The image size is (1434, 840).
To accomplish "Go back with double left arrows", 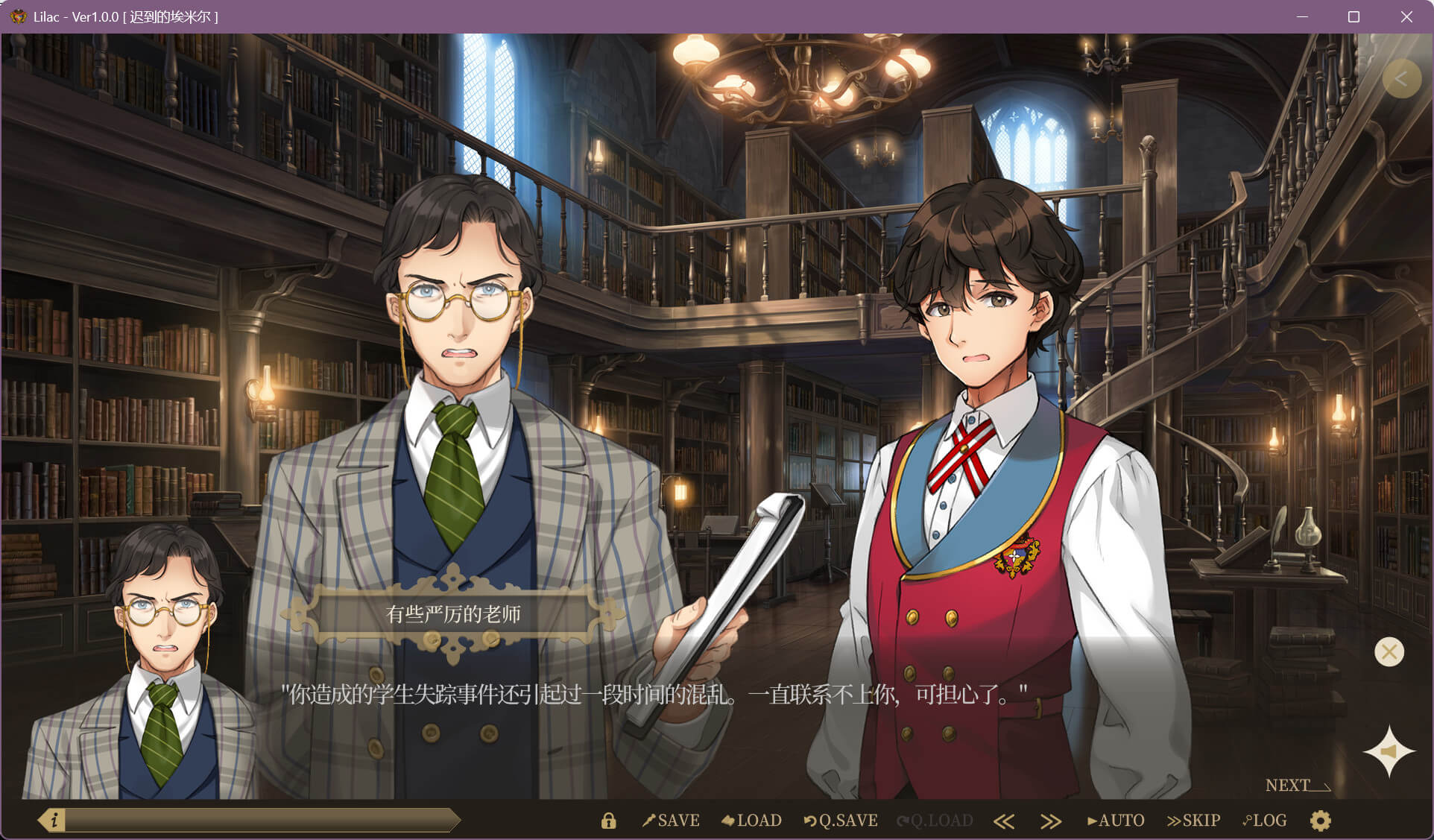I will pyautogui.click(x=1004, y=821).
